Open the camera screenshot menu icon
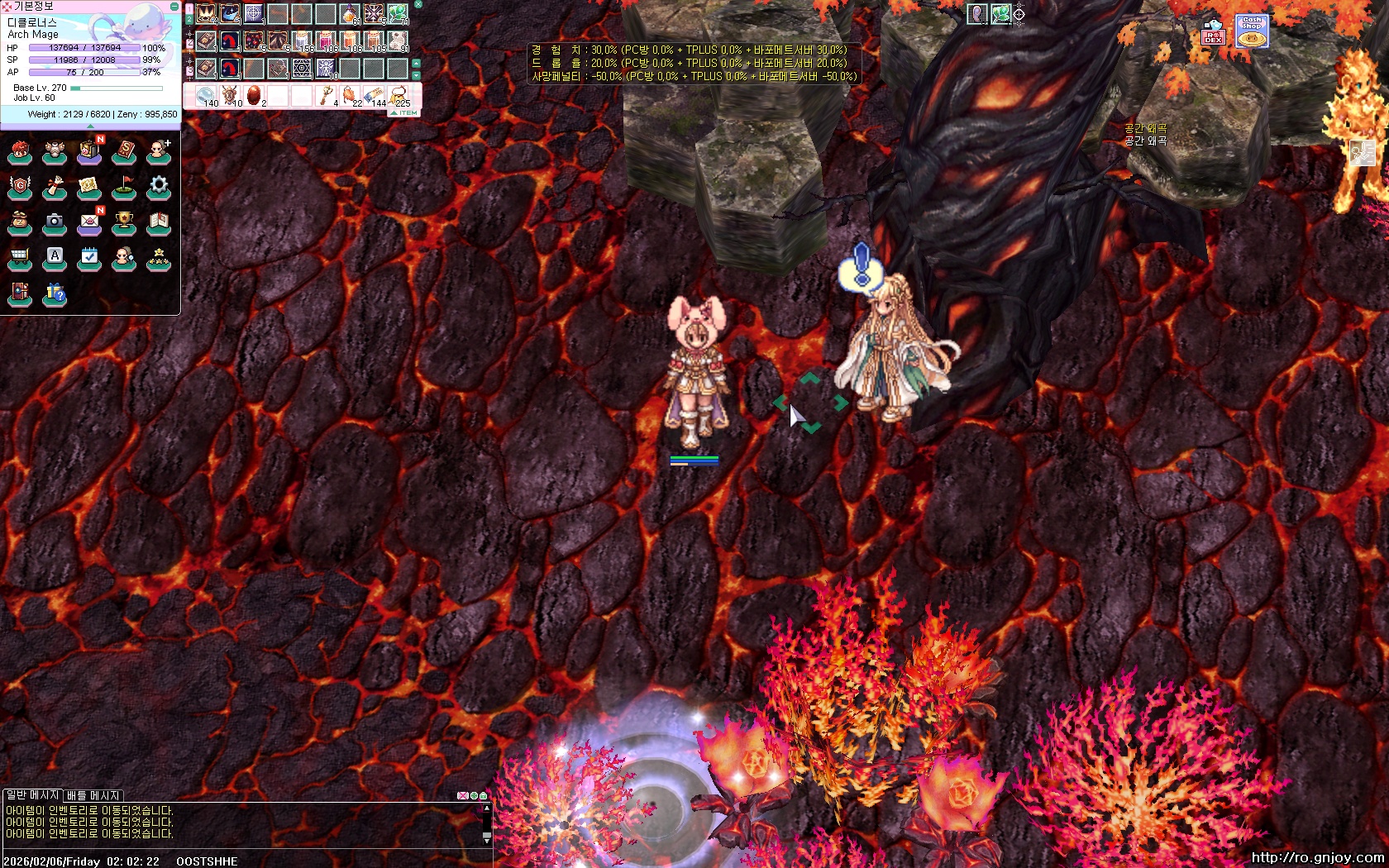Screen dimensions: 1389x868 click(55, 222)
